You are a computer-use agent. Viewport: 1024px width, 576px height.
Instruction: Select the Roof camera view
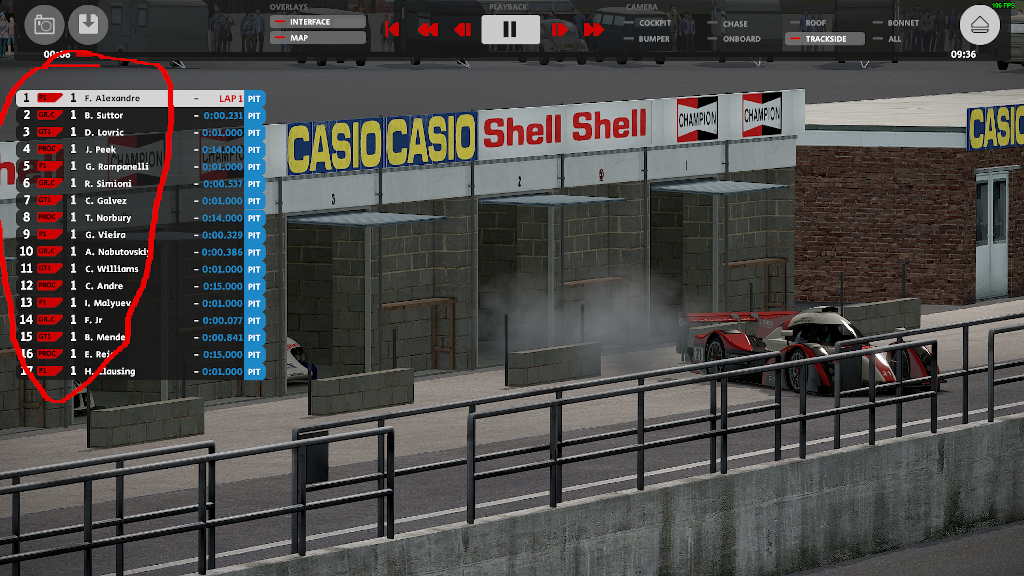tap(816, 23)
